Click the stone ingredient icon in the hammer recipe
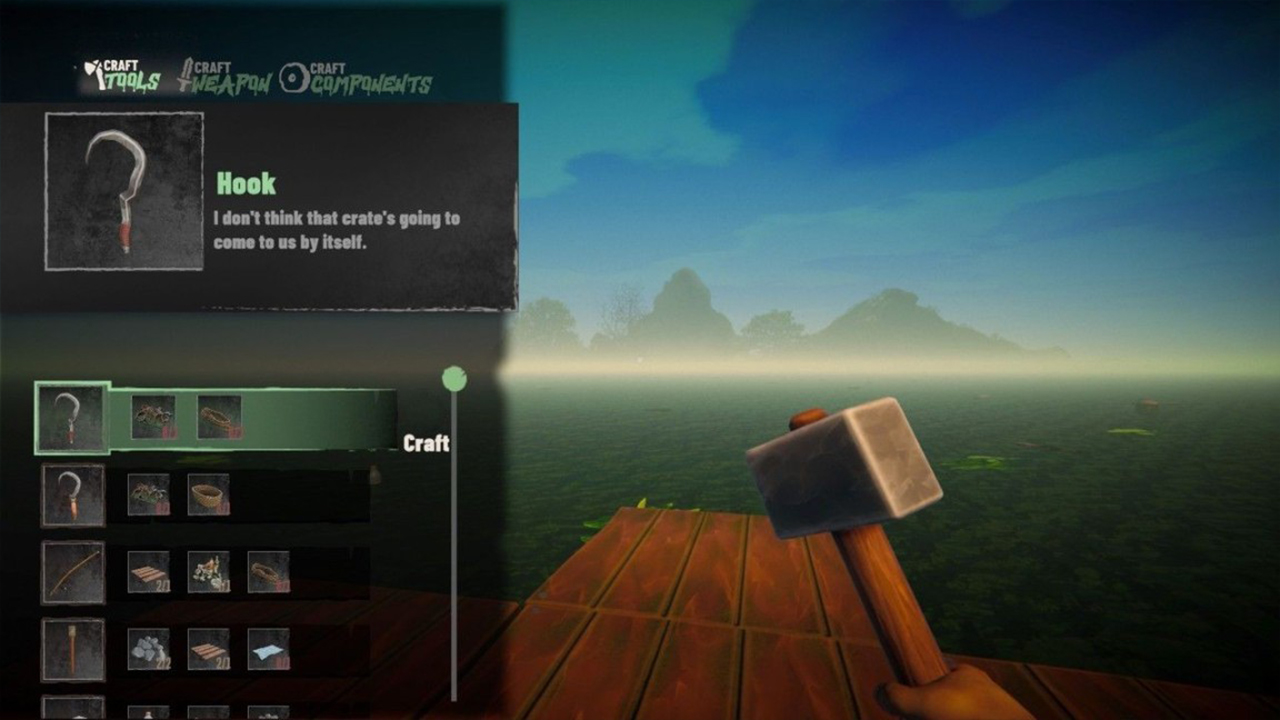This screenshot has height=720, width=1280. (148, 647)
